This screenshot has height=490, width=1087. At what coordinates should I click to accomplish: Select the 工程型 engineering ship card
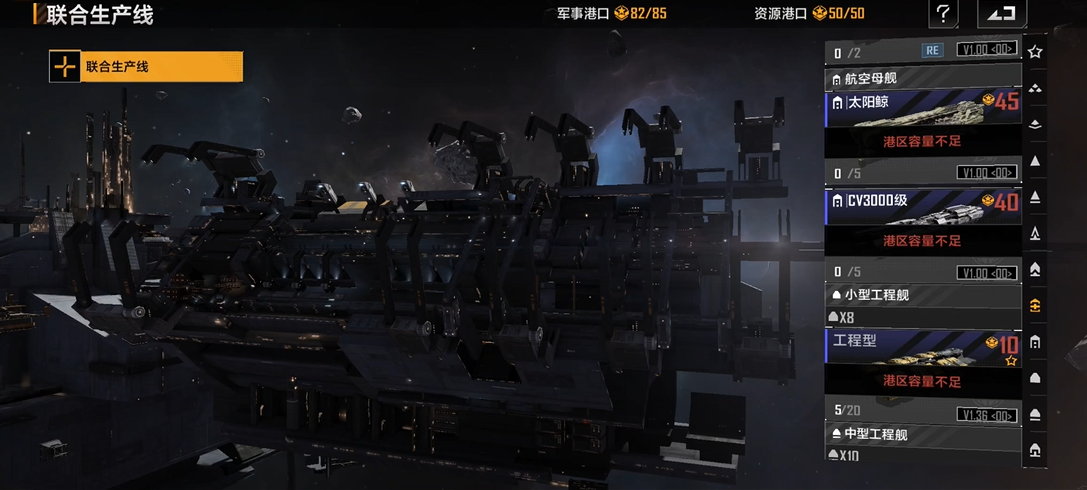point(922,344)
